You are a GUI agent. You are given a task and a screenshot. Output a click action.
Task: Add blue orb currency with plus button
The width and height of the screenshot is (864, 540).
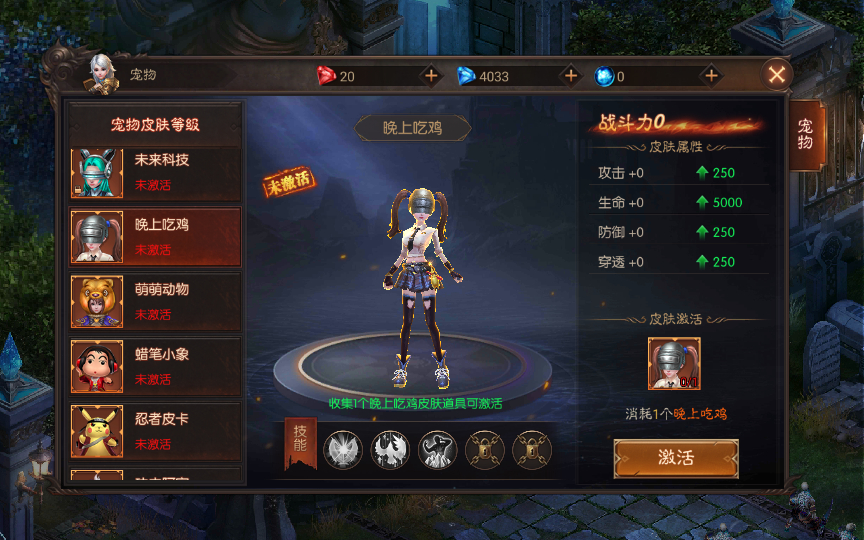point(711,76)
